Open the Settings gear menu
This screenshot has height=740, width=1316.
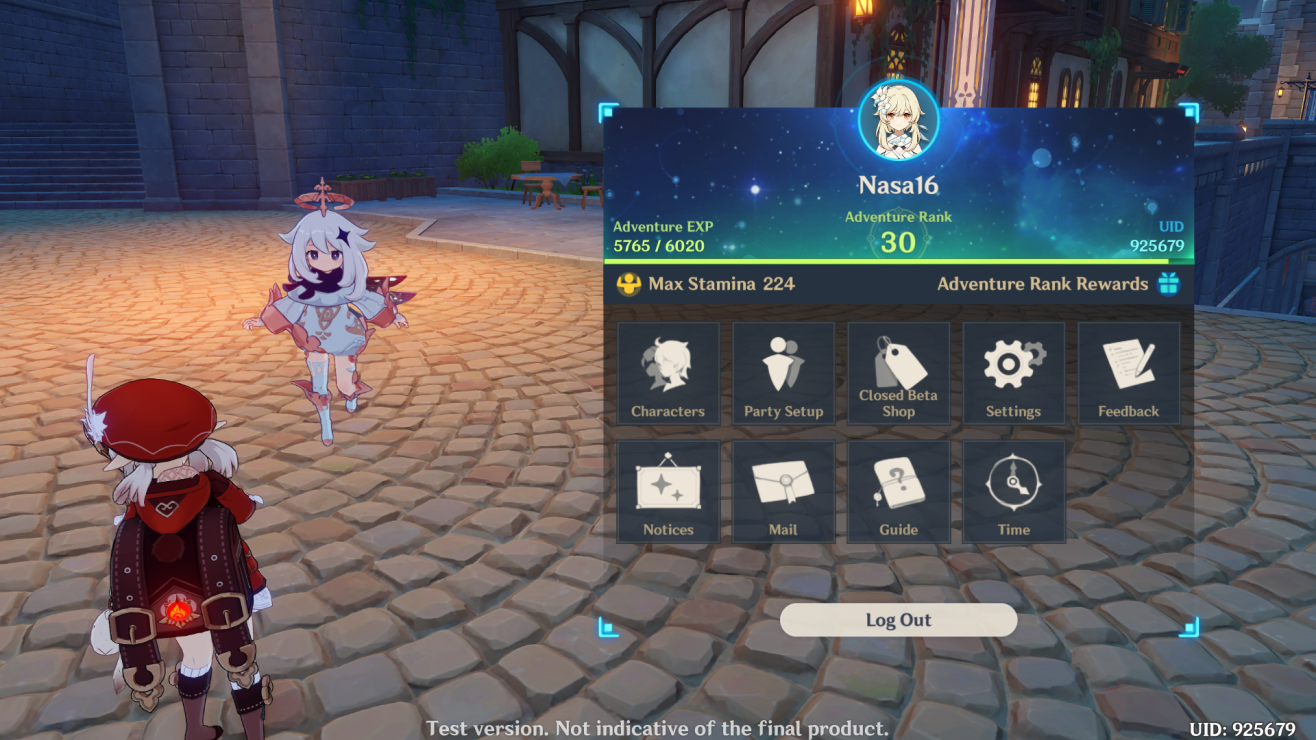1013,373
